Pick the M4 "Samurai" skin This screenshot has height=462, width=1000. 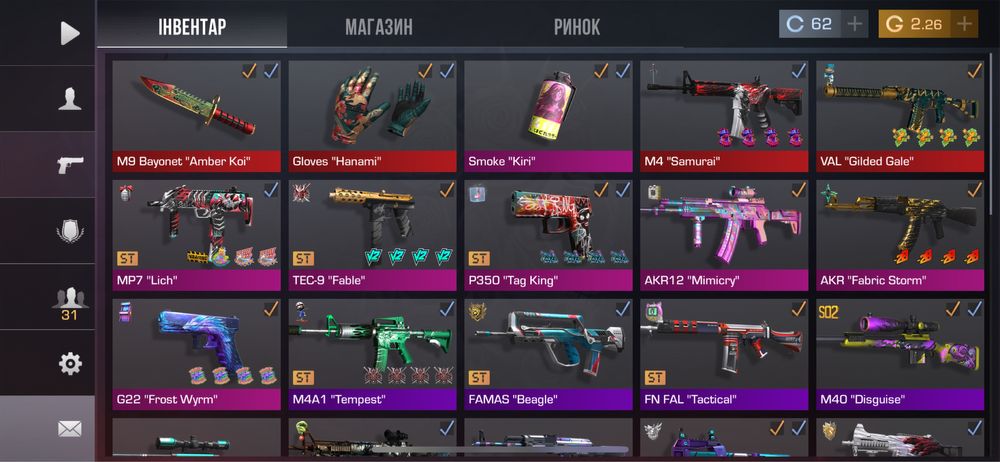pos(724,115)
